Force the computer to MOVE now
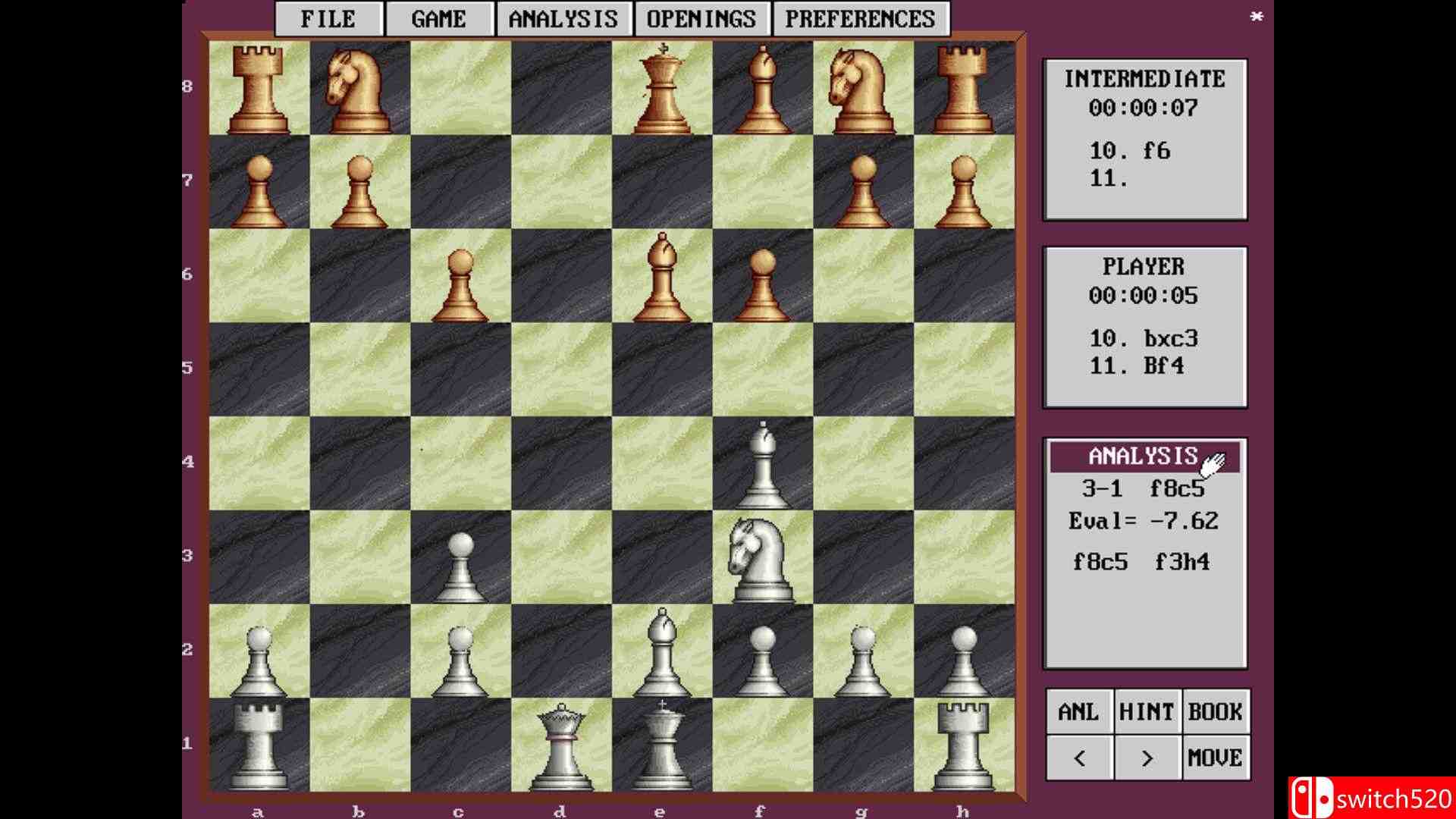This screenshot has width=1456, height=819. [1217, 758]
